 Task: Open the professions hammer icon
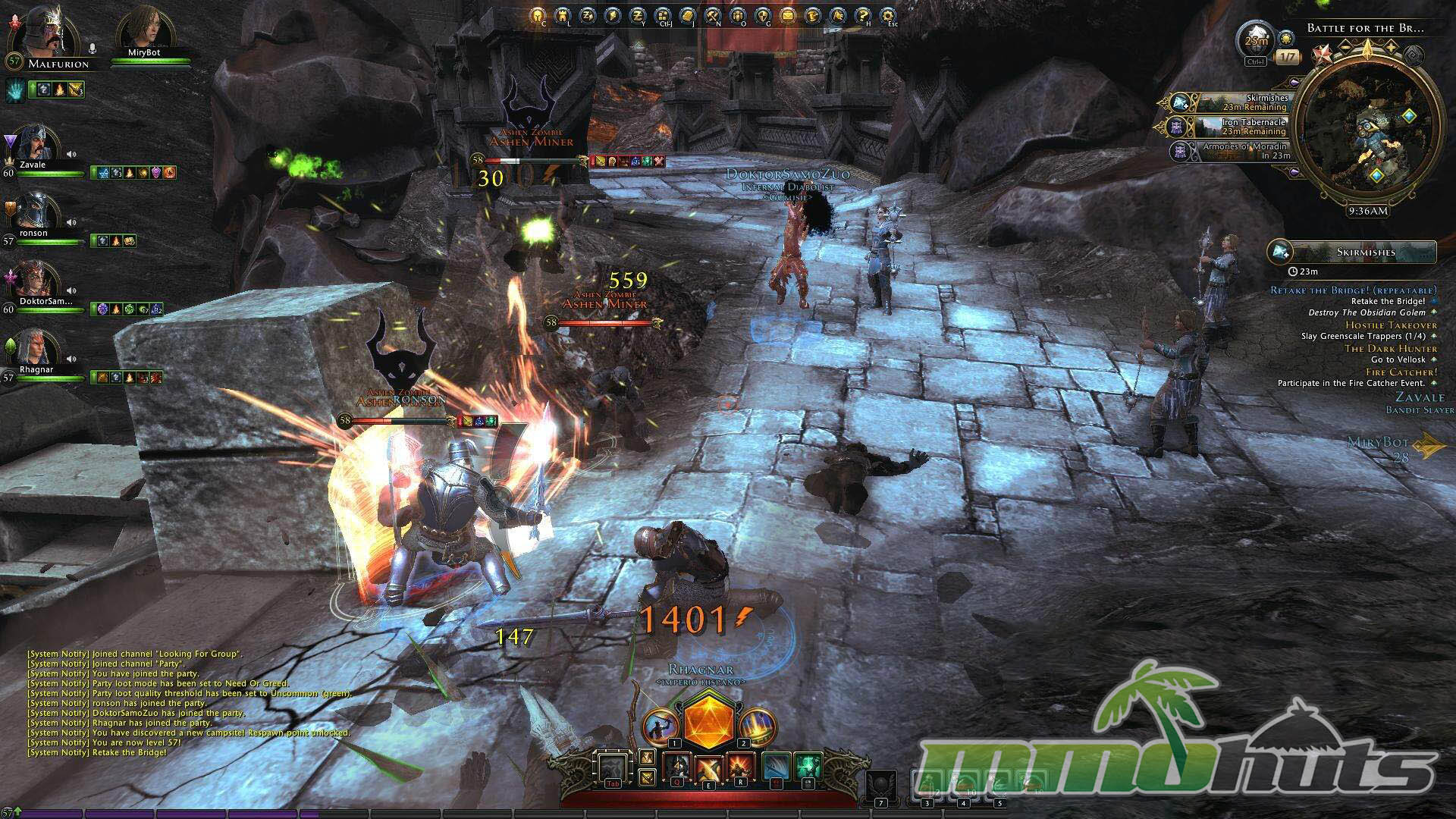pyautogui.click(x=712, y=15)
